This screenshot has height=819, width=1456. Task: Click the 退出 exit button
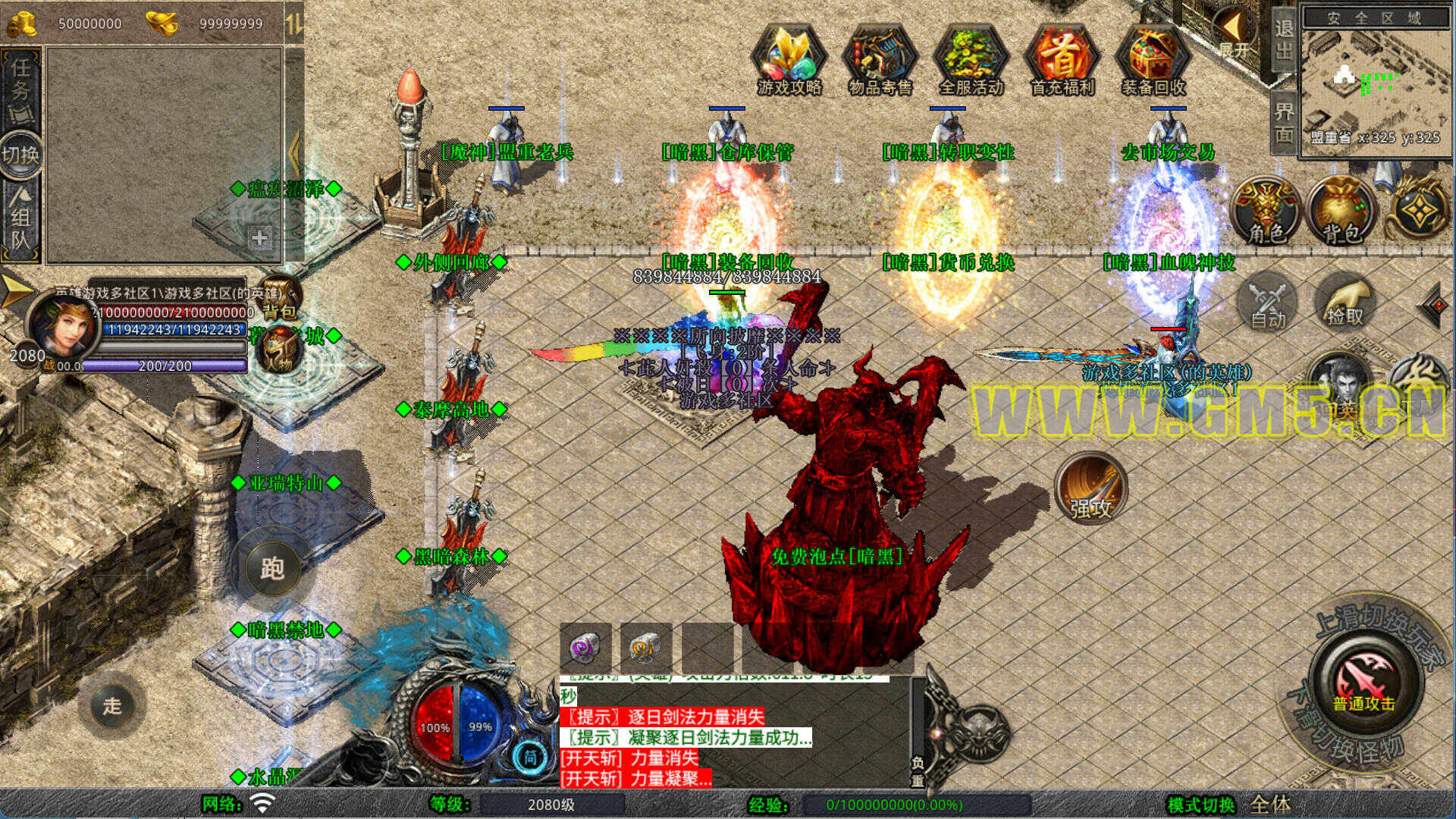(x=1283, y=39)
